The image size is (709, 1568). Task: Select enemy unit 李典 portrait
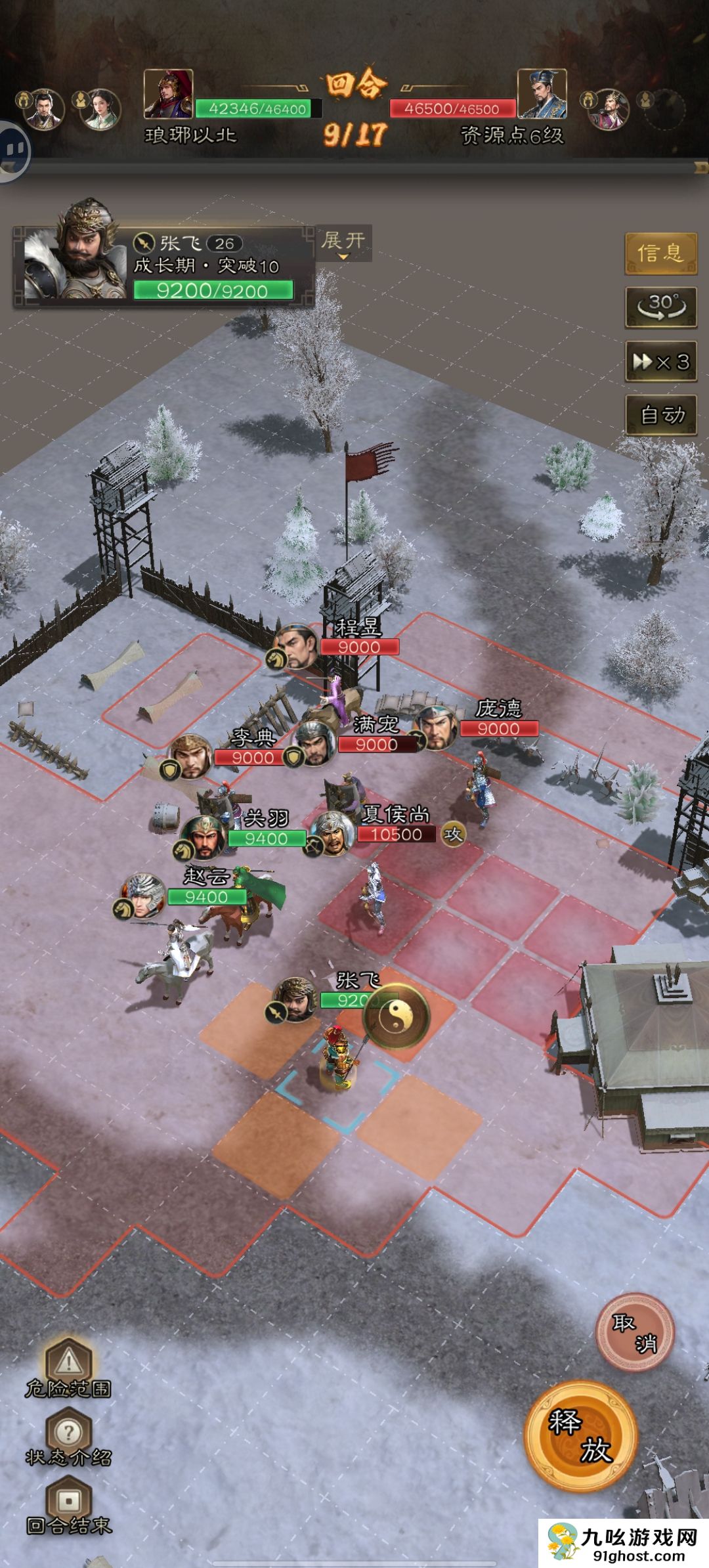pos(191,756)
